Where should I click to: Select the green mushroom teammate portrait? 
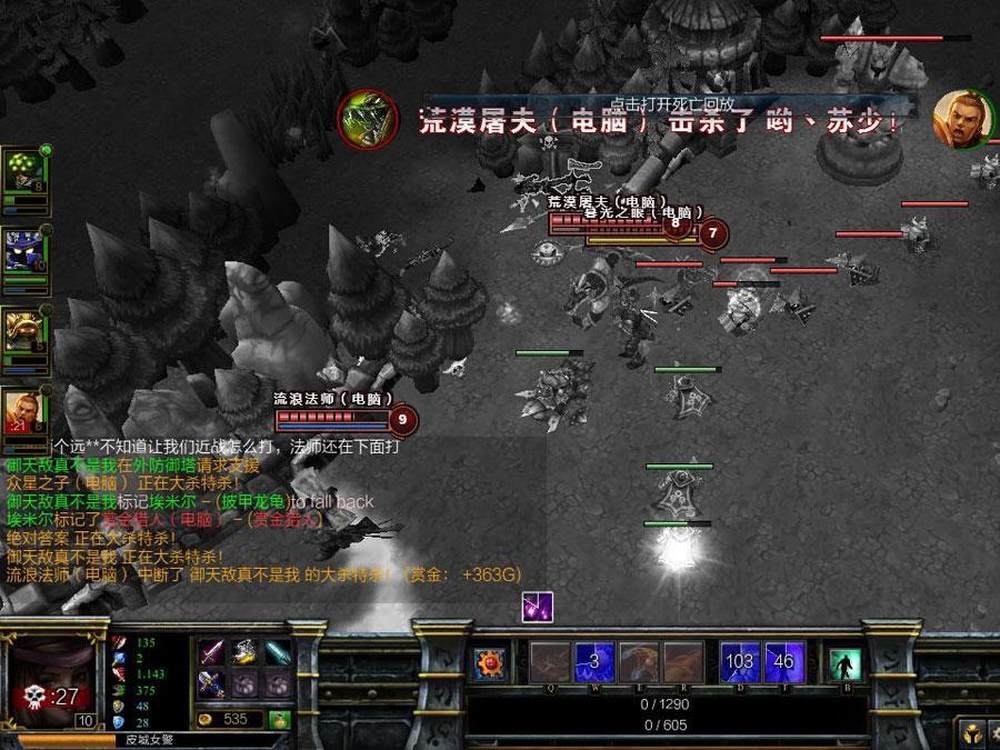click(24, 172)
